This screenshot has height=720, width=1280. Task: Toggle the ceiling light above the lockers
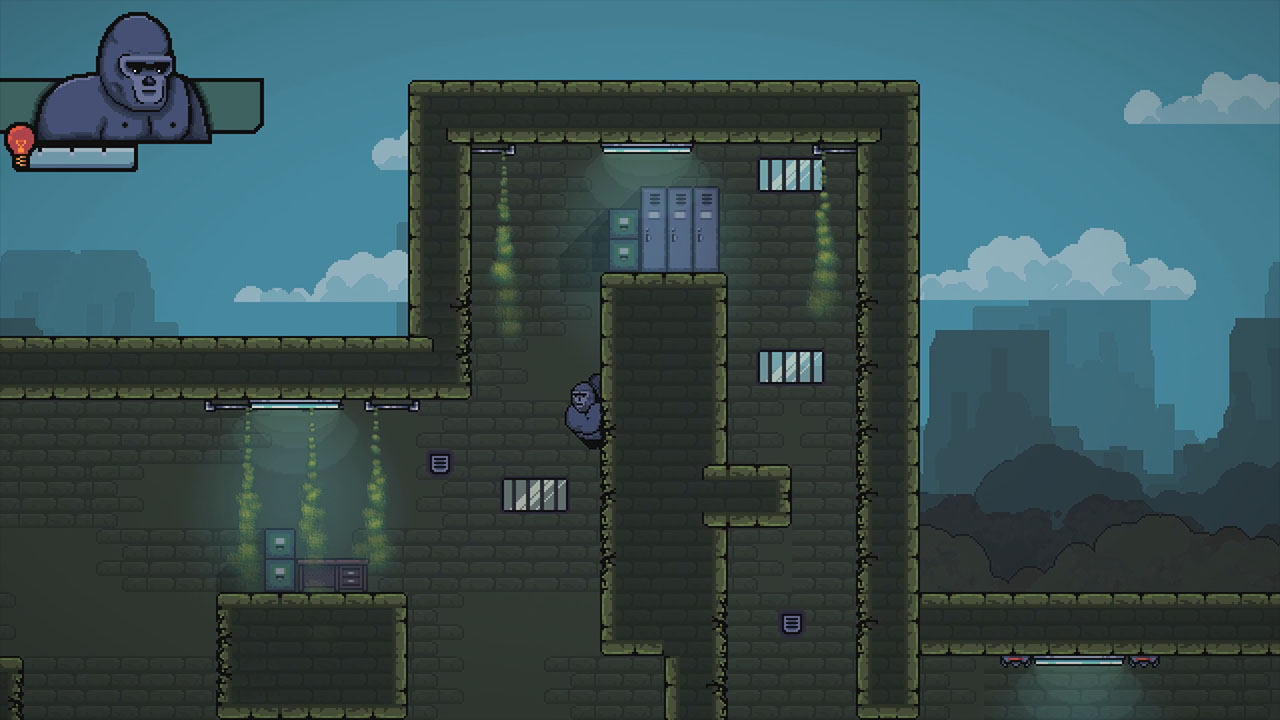pos(645,148)
